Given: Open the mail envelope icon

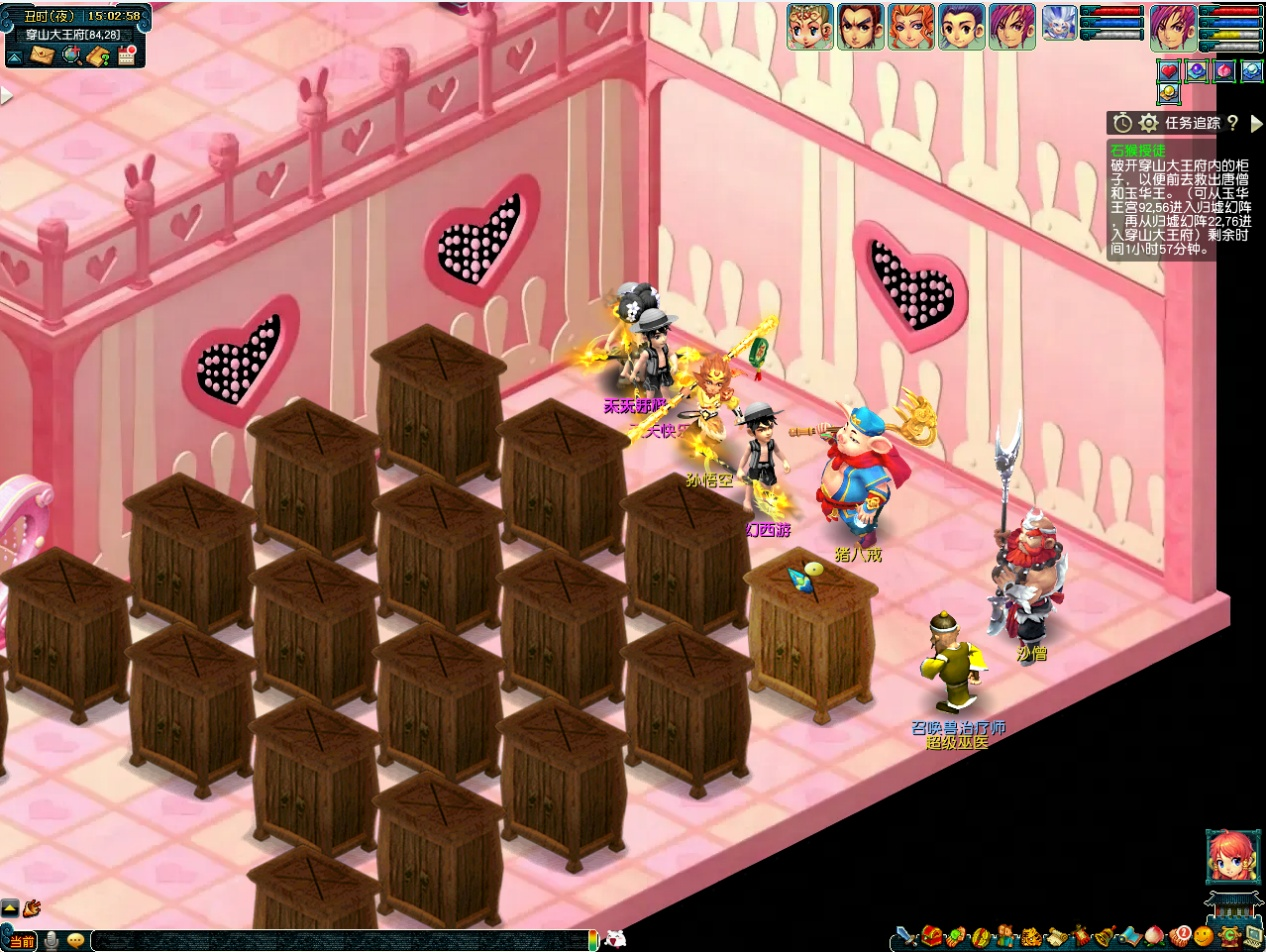Looking at the screenshot, I should click(x=41, y=56).
